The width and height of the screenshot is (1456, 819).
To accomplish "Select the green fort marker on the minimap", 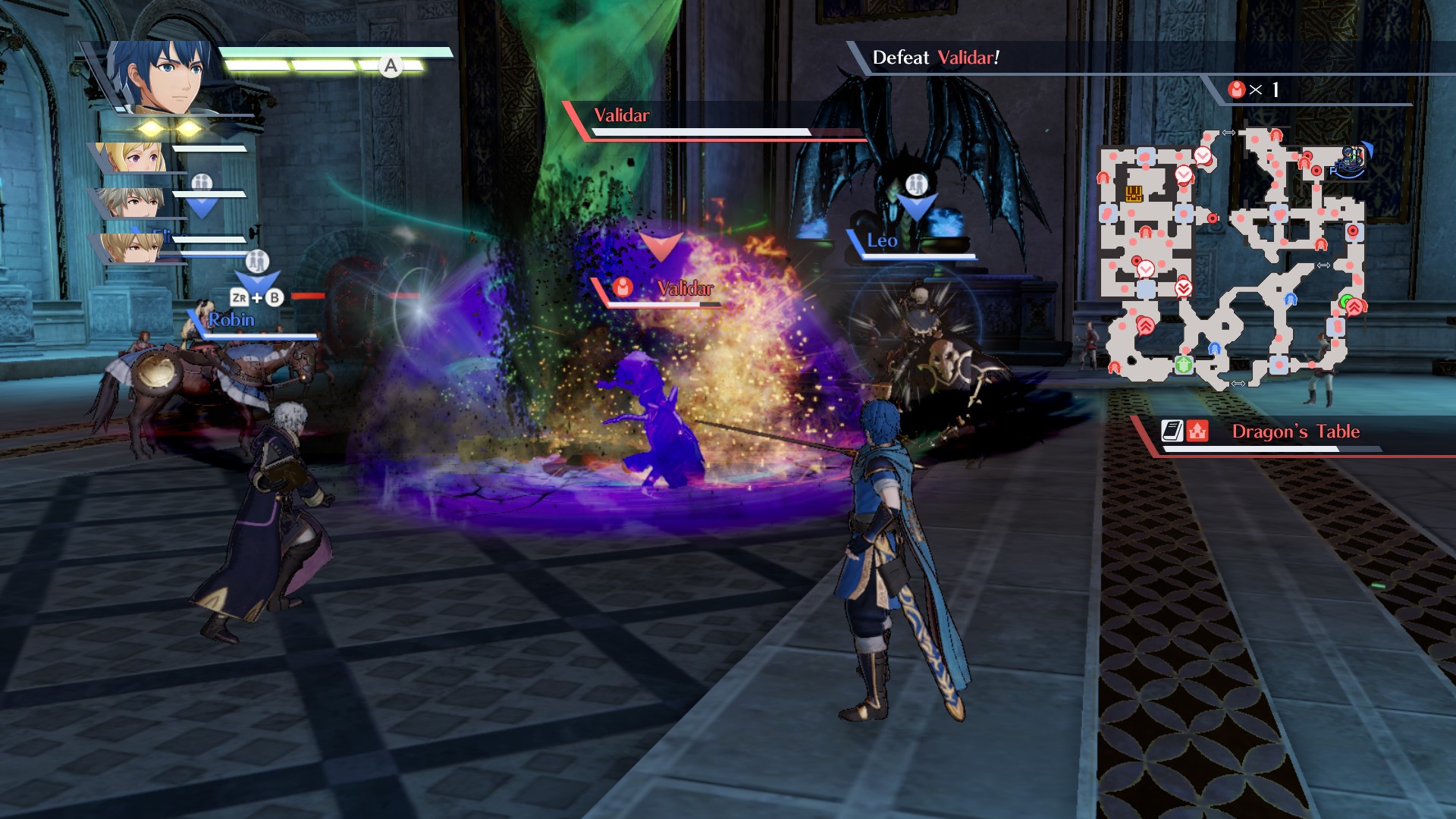I will tap(1183, 365).
